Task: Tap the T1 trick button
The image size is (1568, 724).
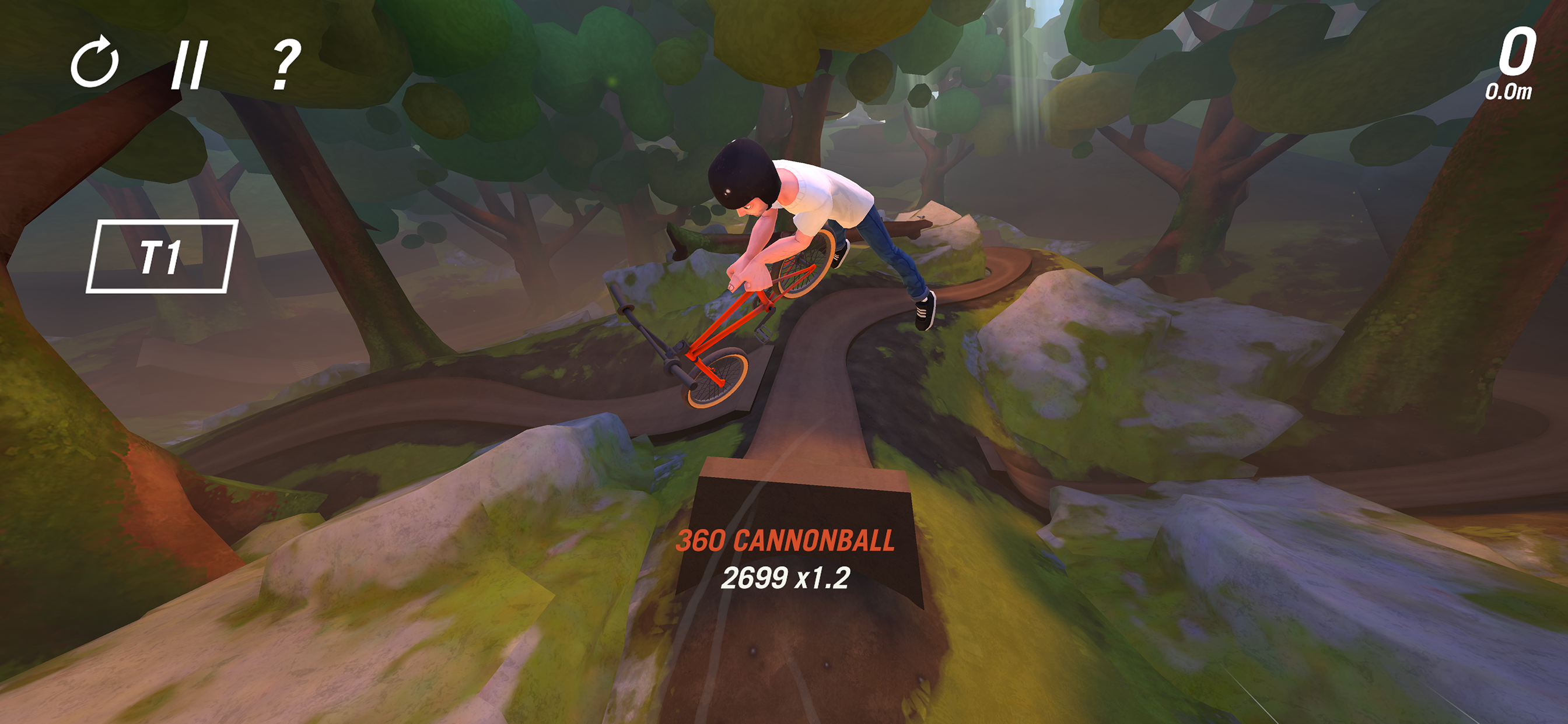Action: 162,256
